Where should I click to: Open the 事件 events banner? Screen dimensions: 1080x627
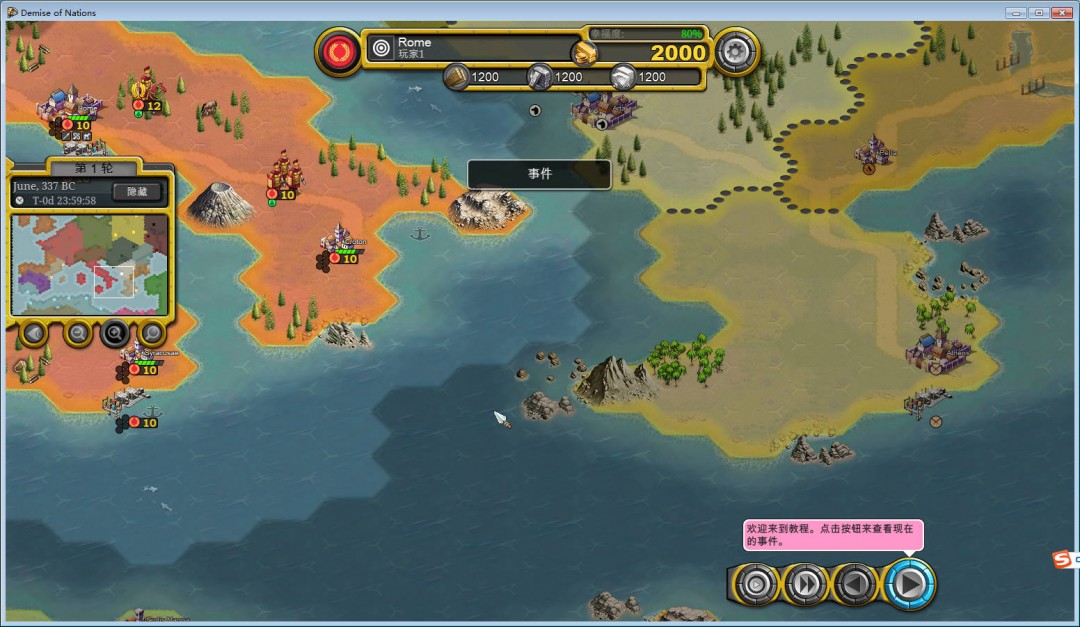click(x=539, y=174)
